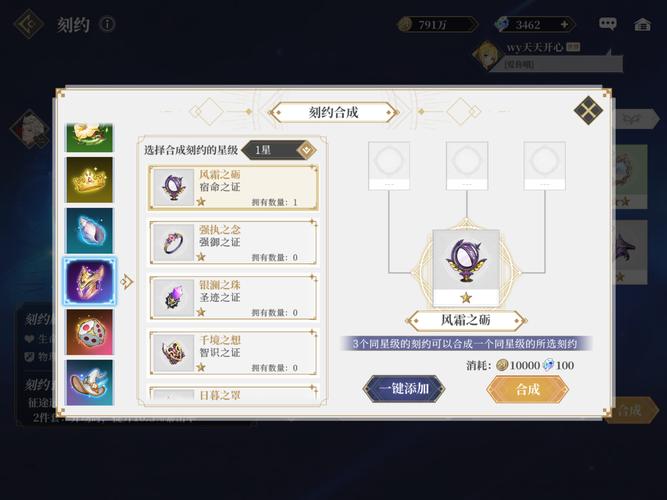Confirm synthesis with the 合成 button

(x=527, y=389)
